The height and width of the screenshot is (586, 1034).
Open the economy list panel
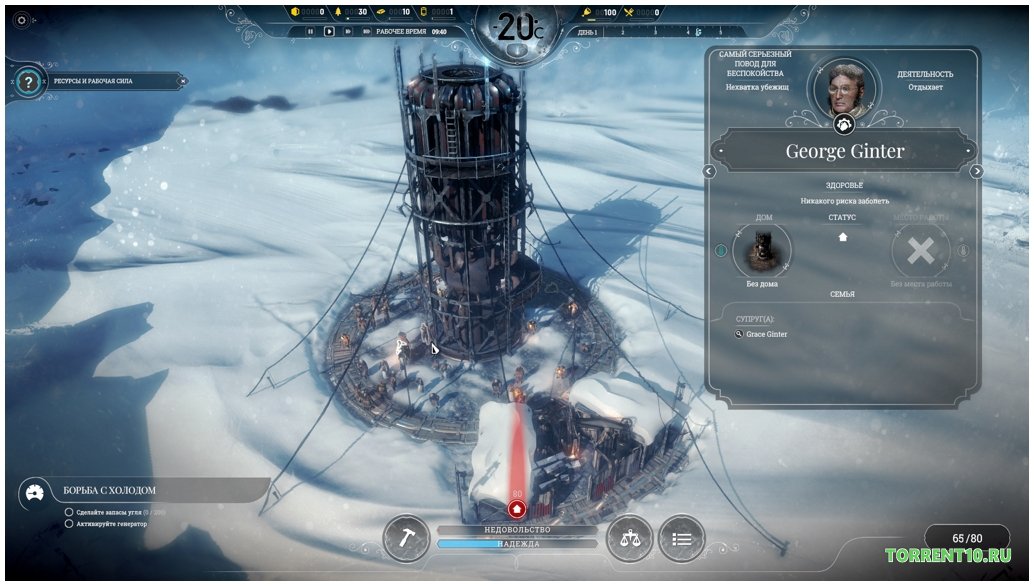point(681,538)
